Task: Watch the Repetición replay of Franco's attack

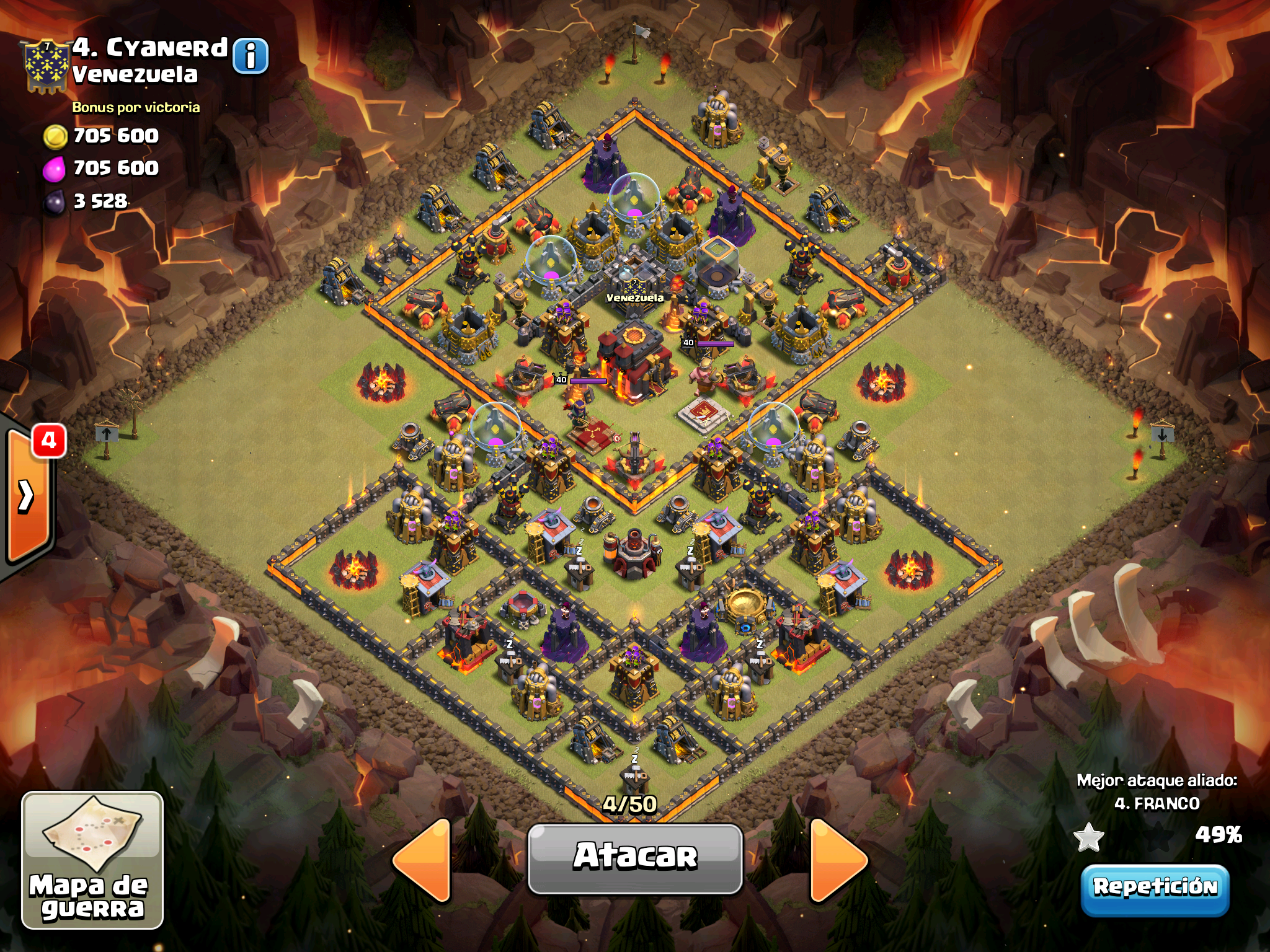Action: [x=1155, y=889]
